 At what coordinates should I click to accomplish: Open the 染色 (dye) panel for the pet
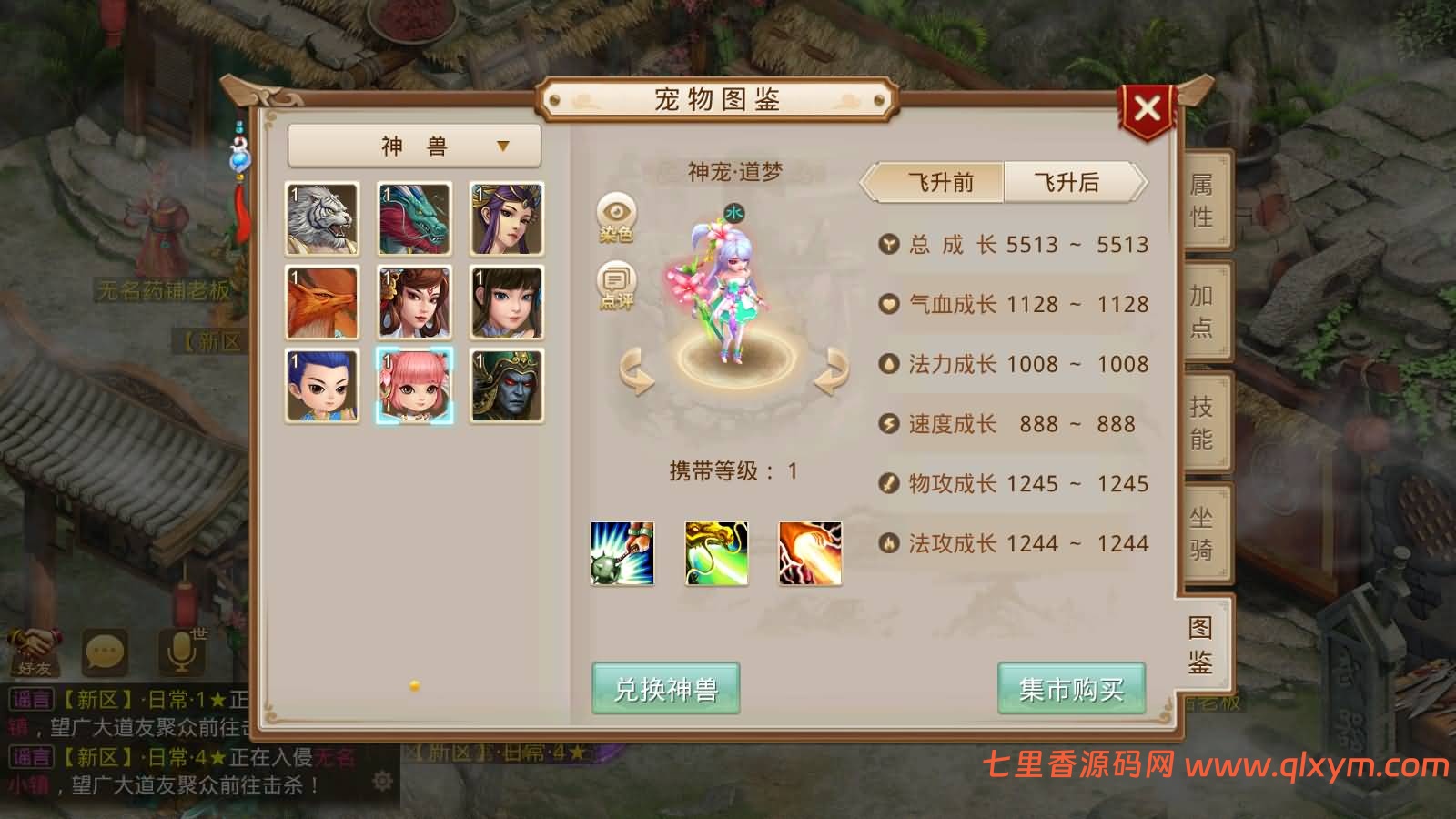tap(615, 217)
